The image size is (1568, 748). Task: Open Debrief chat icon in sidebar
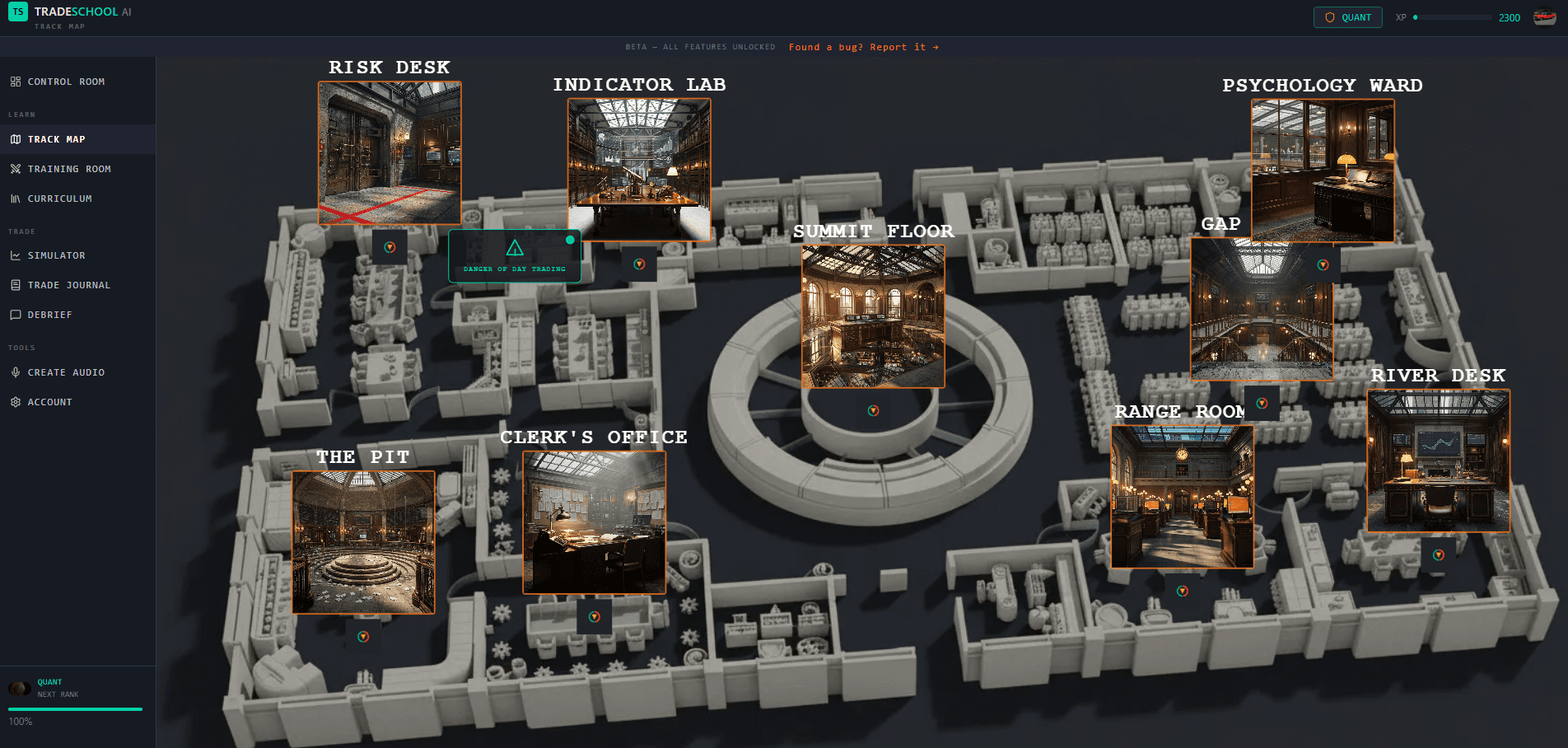coord(15,315)
